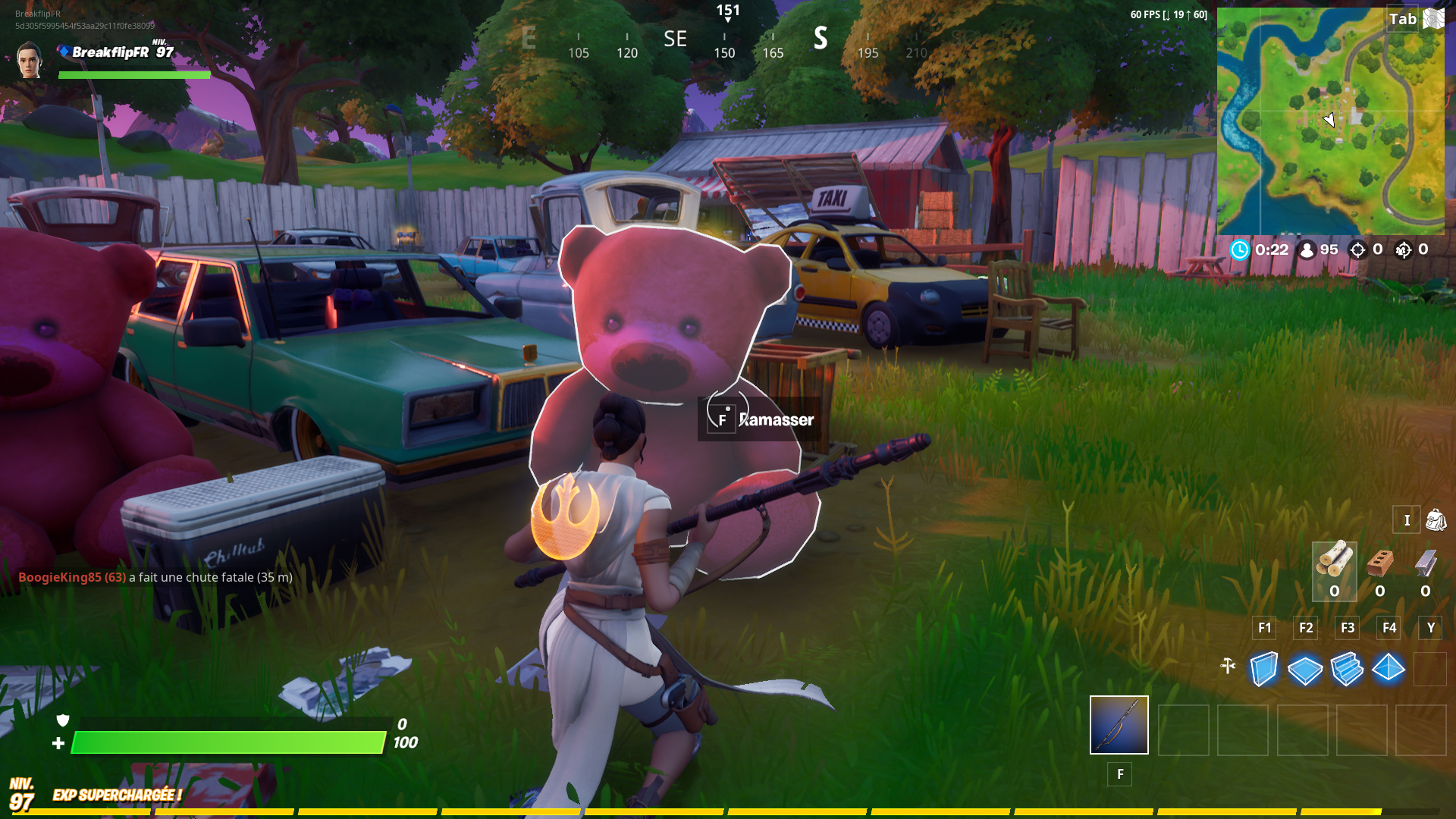Click the eliminations crosshair icon

click(1357, 250)
